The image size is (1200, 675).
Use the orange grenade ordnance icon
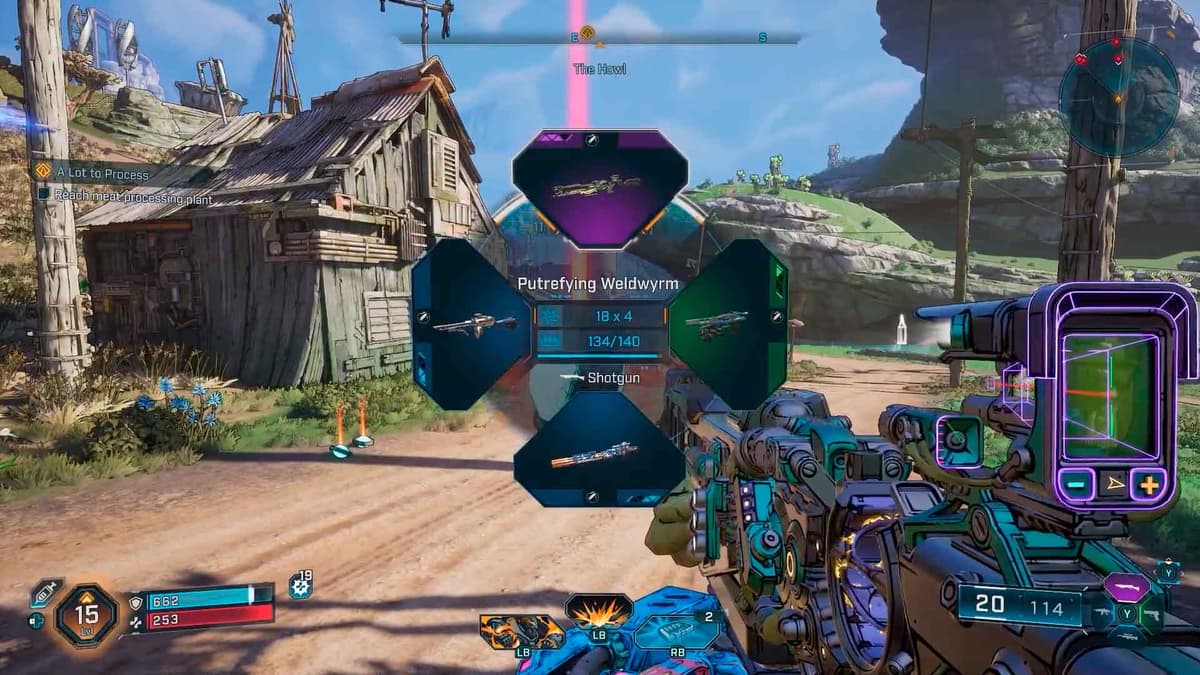pyautogui.click(x=522, y=632)
